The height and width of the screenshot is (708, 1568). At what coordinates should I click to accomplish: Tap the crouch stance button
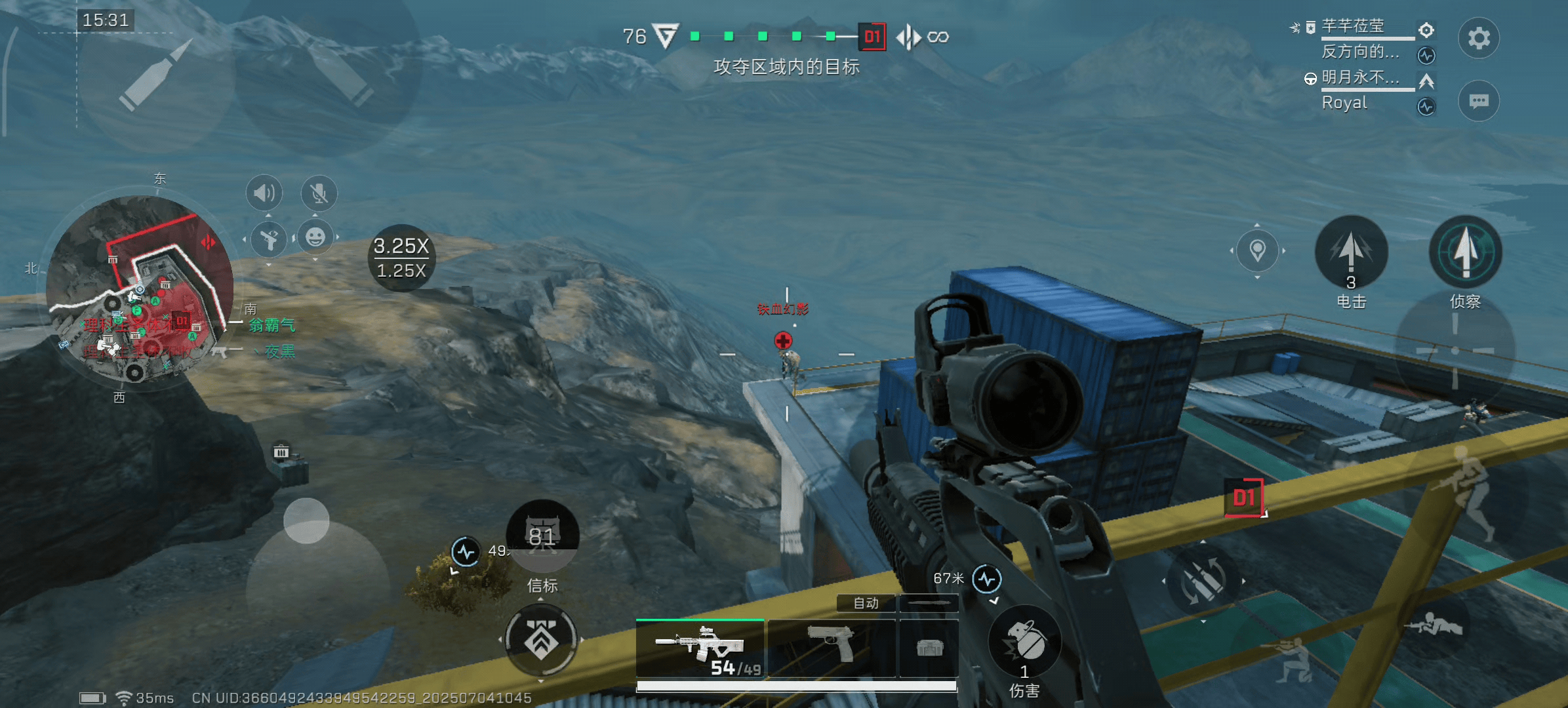pyautogui.click(x=1285, y=658)
